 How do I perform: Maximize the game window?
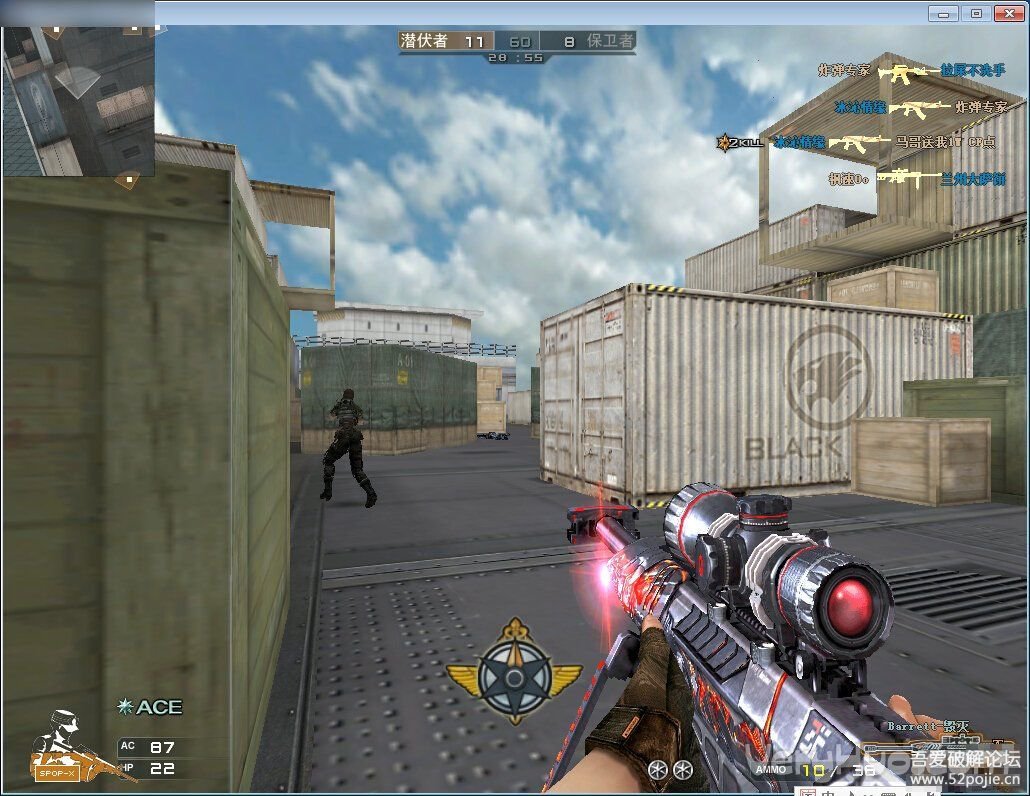tap(976, 13)
